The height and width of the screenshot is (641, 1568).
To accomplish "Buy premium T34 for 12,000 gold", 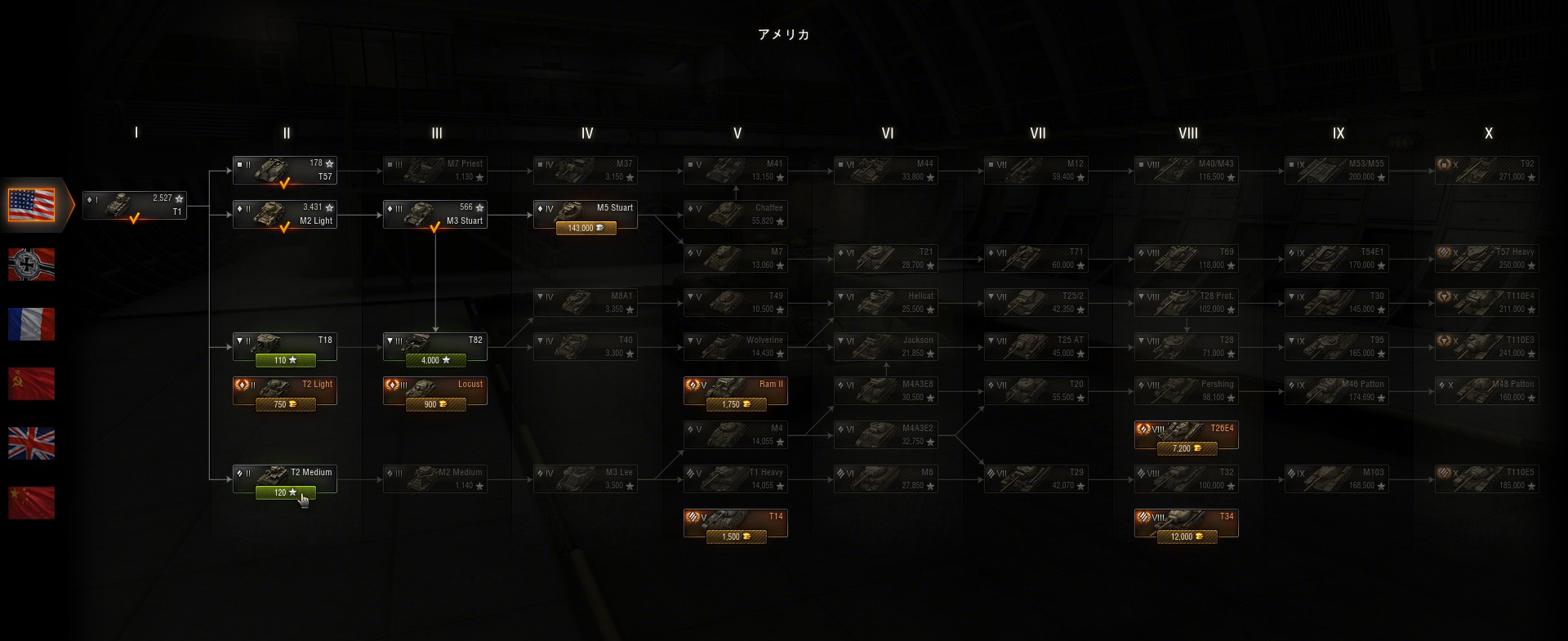I will tap(1187, 536).
